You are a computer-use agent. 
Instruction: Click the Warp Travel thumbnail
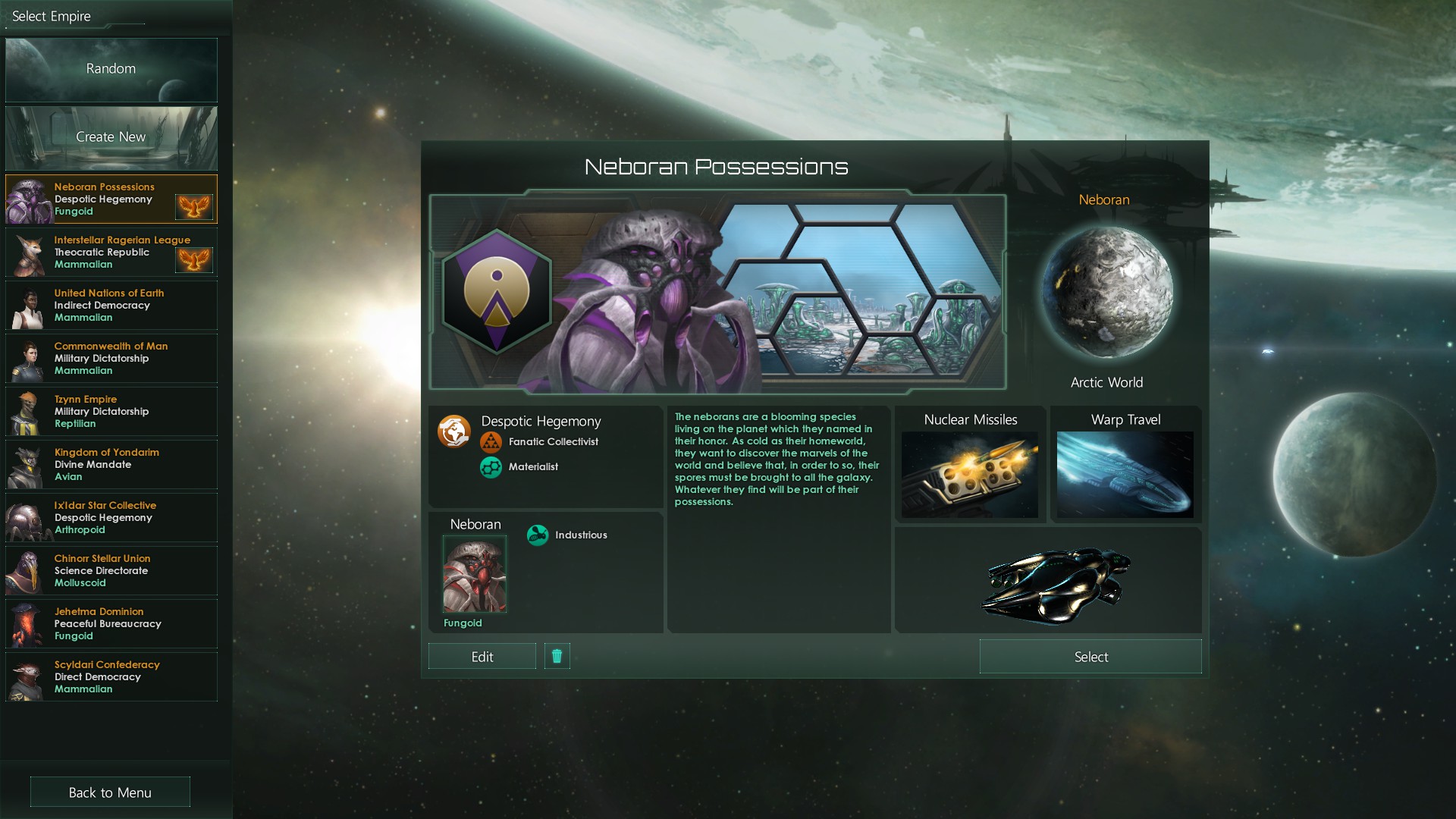pos(1125,475)
